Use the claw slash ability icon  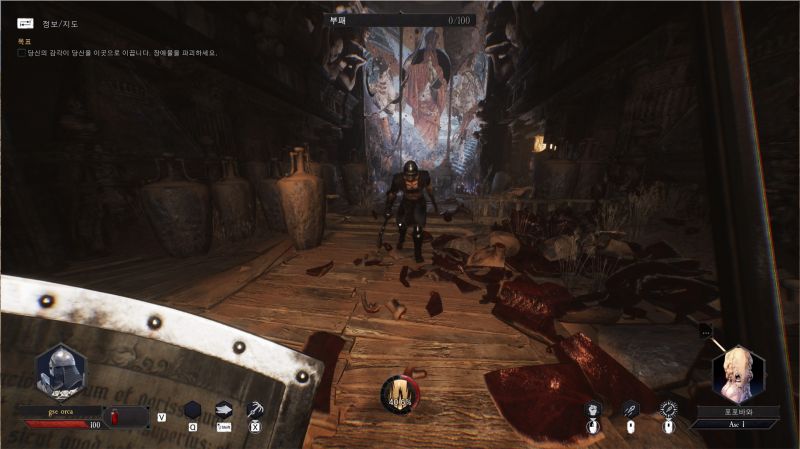click(x=255, y=409)
